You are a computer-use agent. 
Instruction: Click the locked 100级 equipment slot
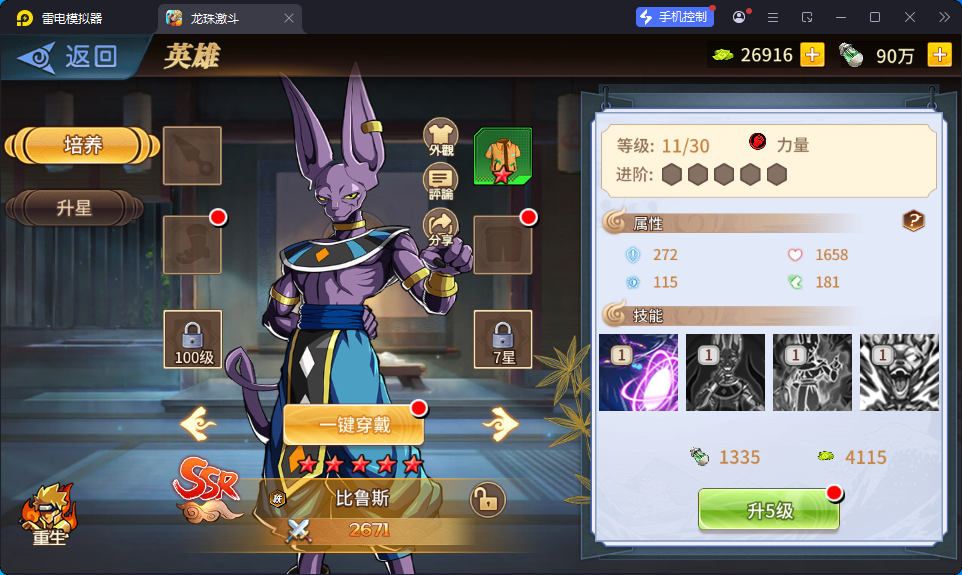(192, 339)
